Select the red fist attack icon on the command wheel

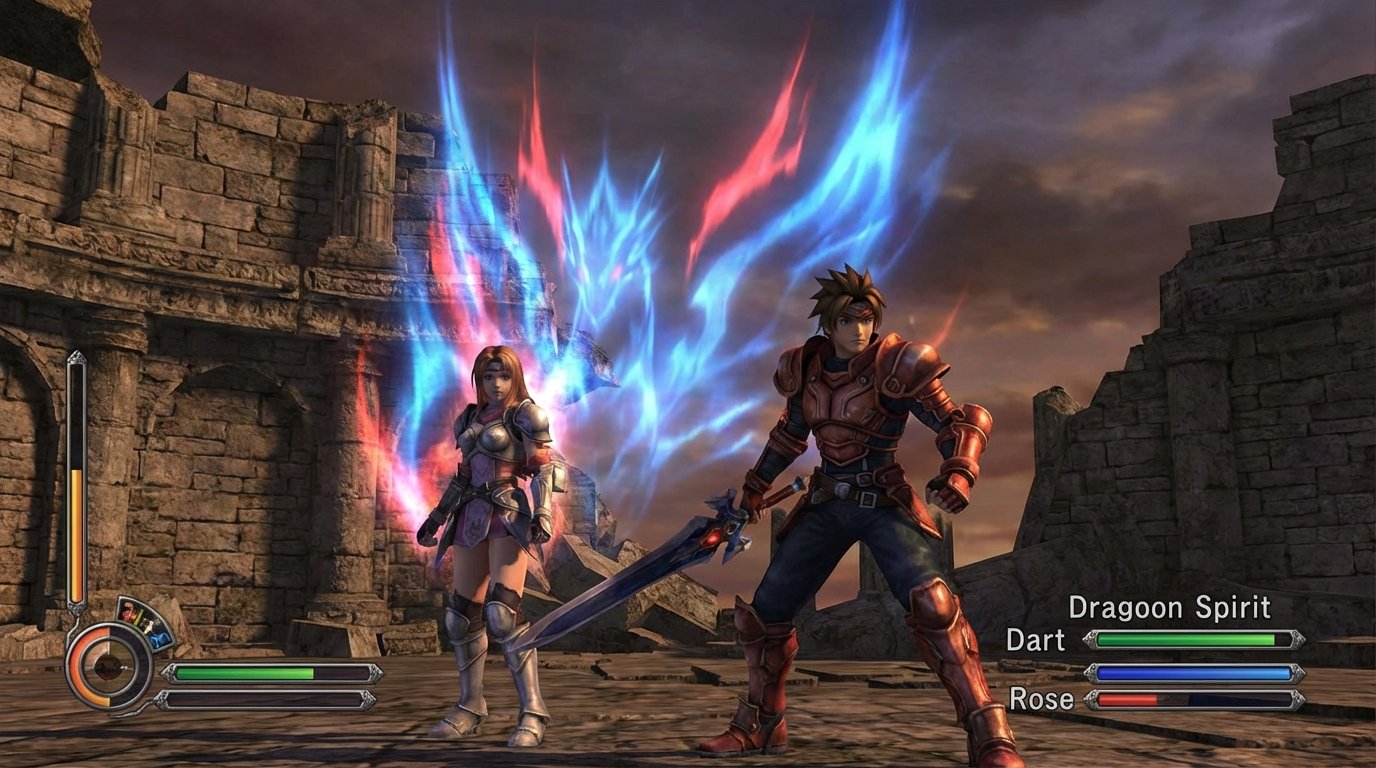pyautogui.click(x=127, y=610)
